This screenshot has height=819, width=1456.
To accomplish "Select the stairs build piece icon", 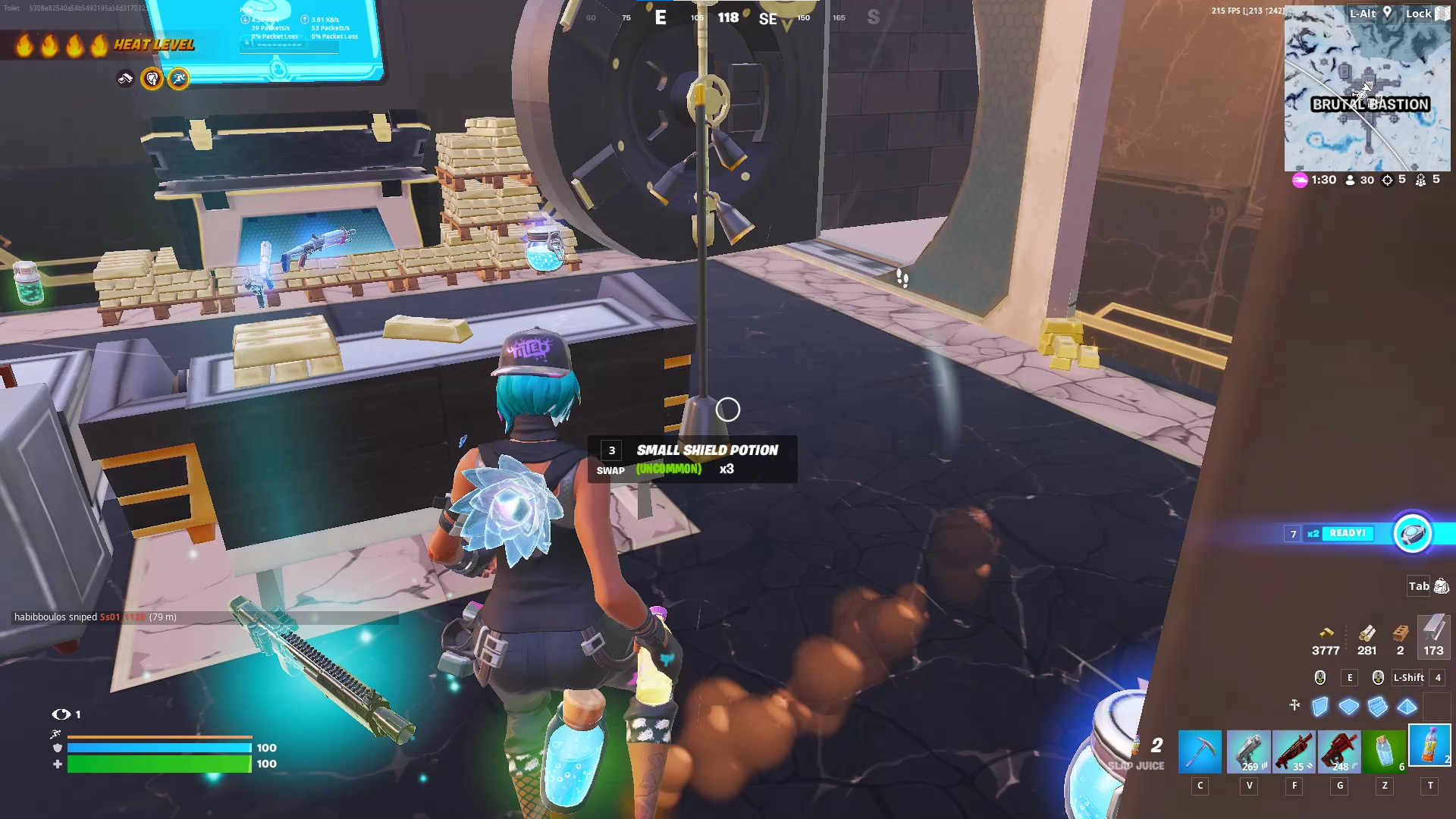I will coord(1376,707).
